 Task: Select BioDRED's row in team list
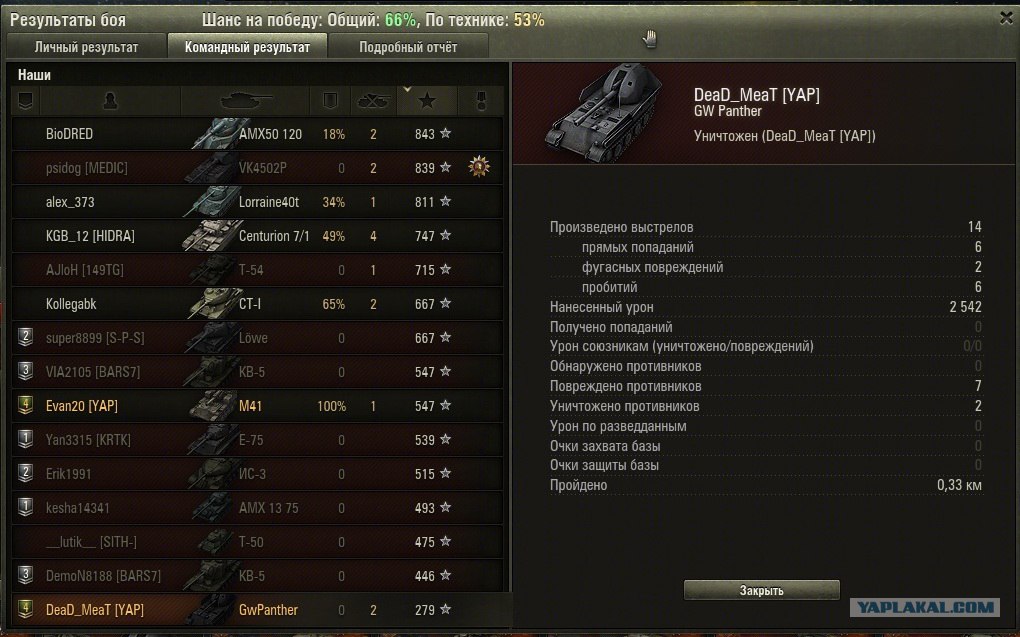click(258, 134)
